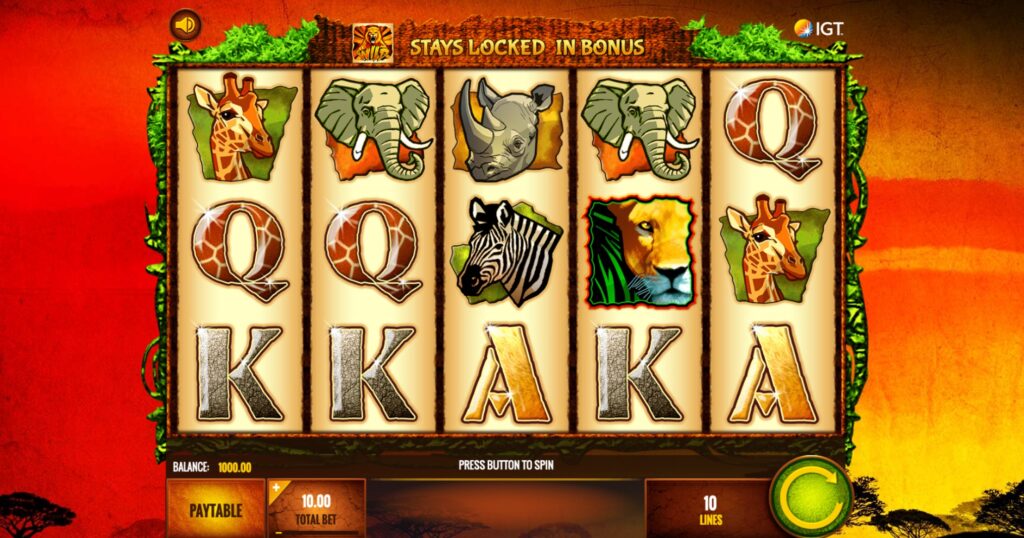Image resolution: width=1024 pixels, height=538 pixels.
Task: Open the Paytable
Action: pos(215,509)
